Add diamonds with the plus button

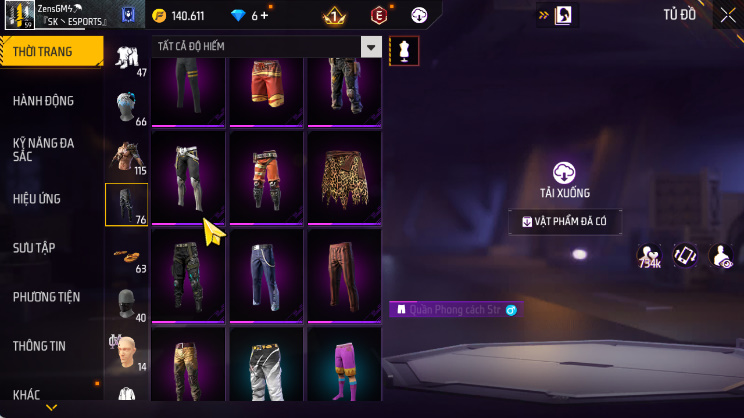point(265,16)
